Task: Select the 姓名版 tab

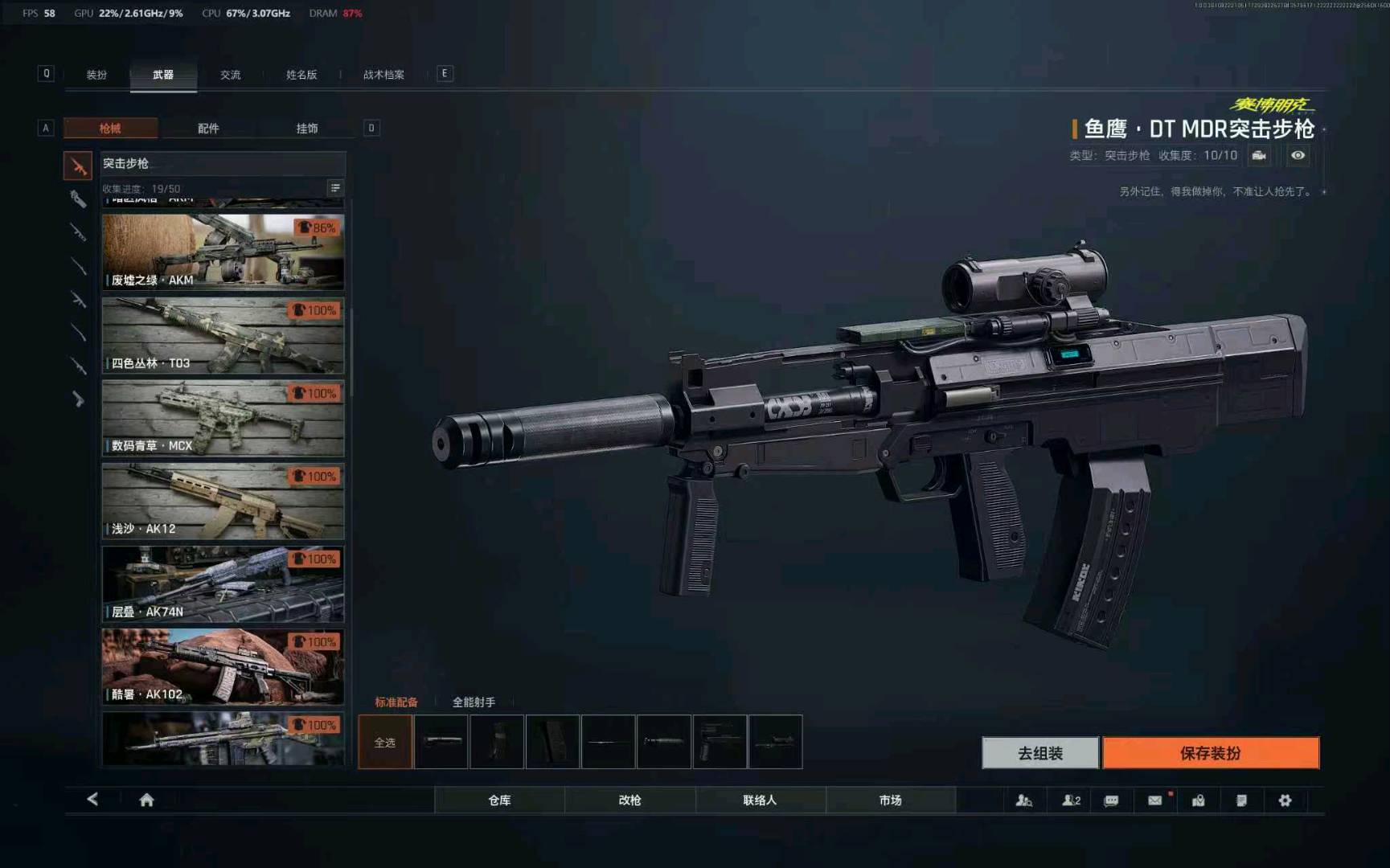Action: click(x=301, y=75)
